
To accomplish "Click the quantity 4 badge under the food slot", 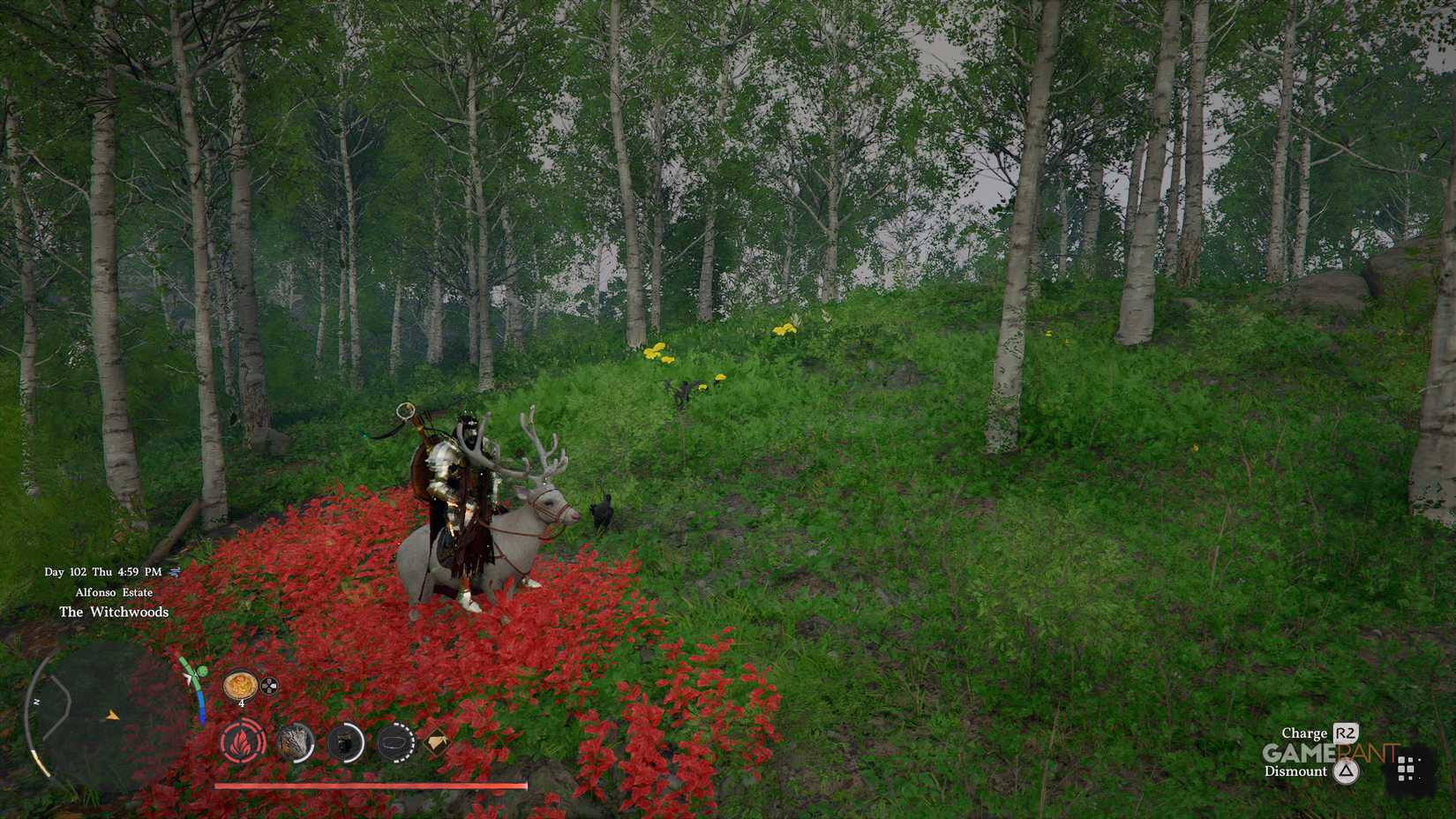I will 241,704.
